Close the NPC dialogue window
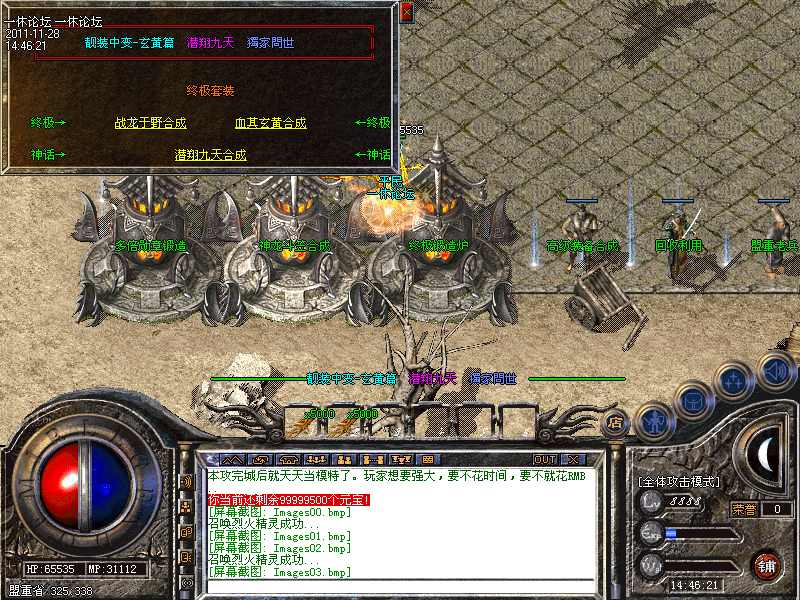Screen dimensions: 800x600 click(x=406, y=13)
